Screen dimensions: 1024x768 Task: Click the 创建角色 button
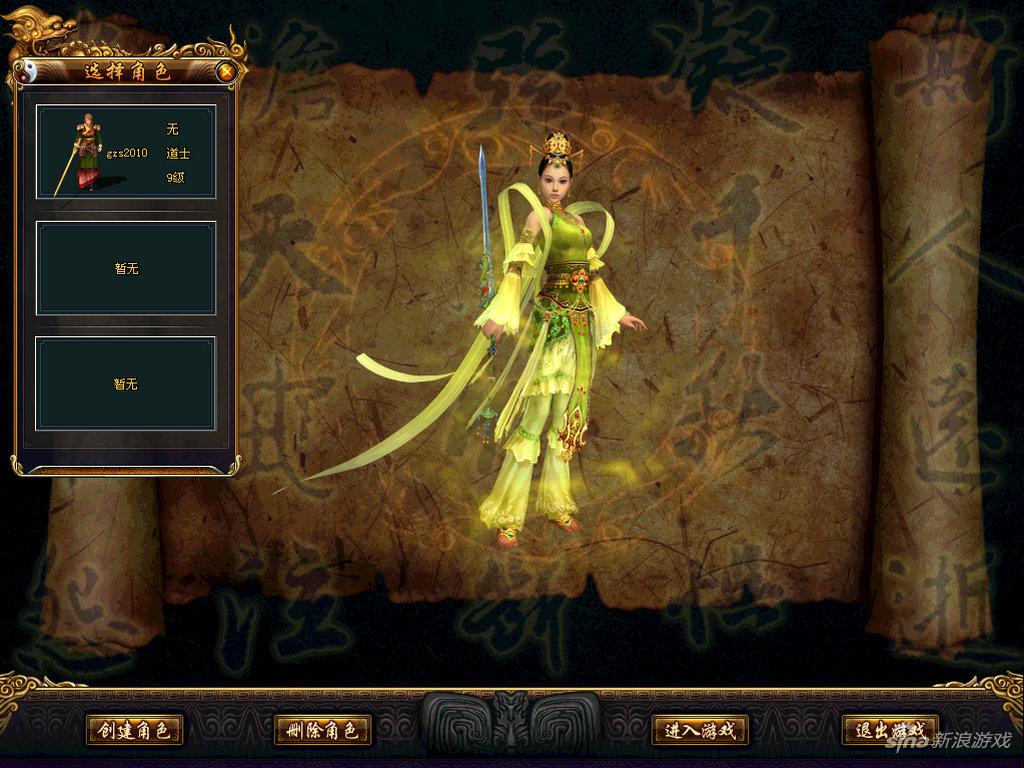(134, 730)
